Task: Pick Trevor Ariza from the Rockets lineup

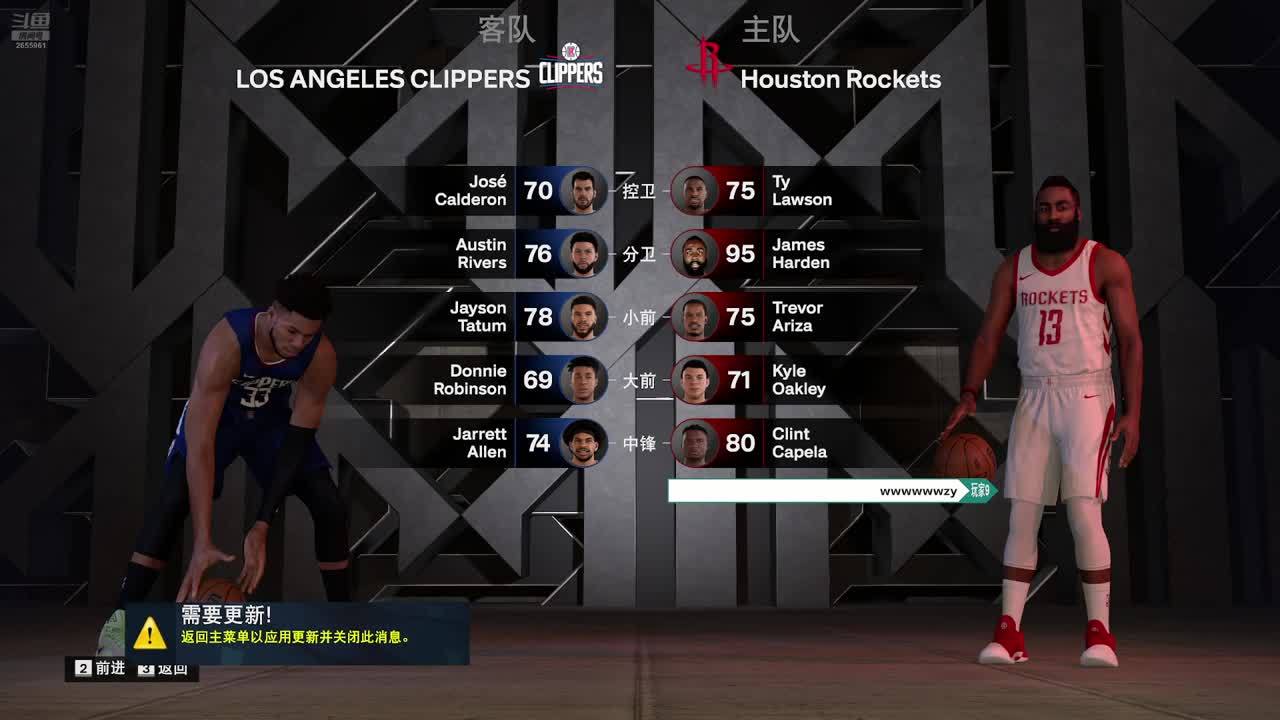Action: [770, 317]
